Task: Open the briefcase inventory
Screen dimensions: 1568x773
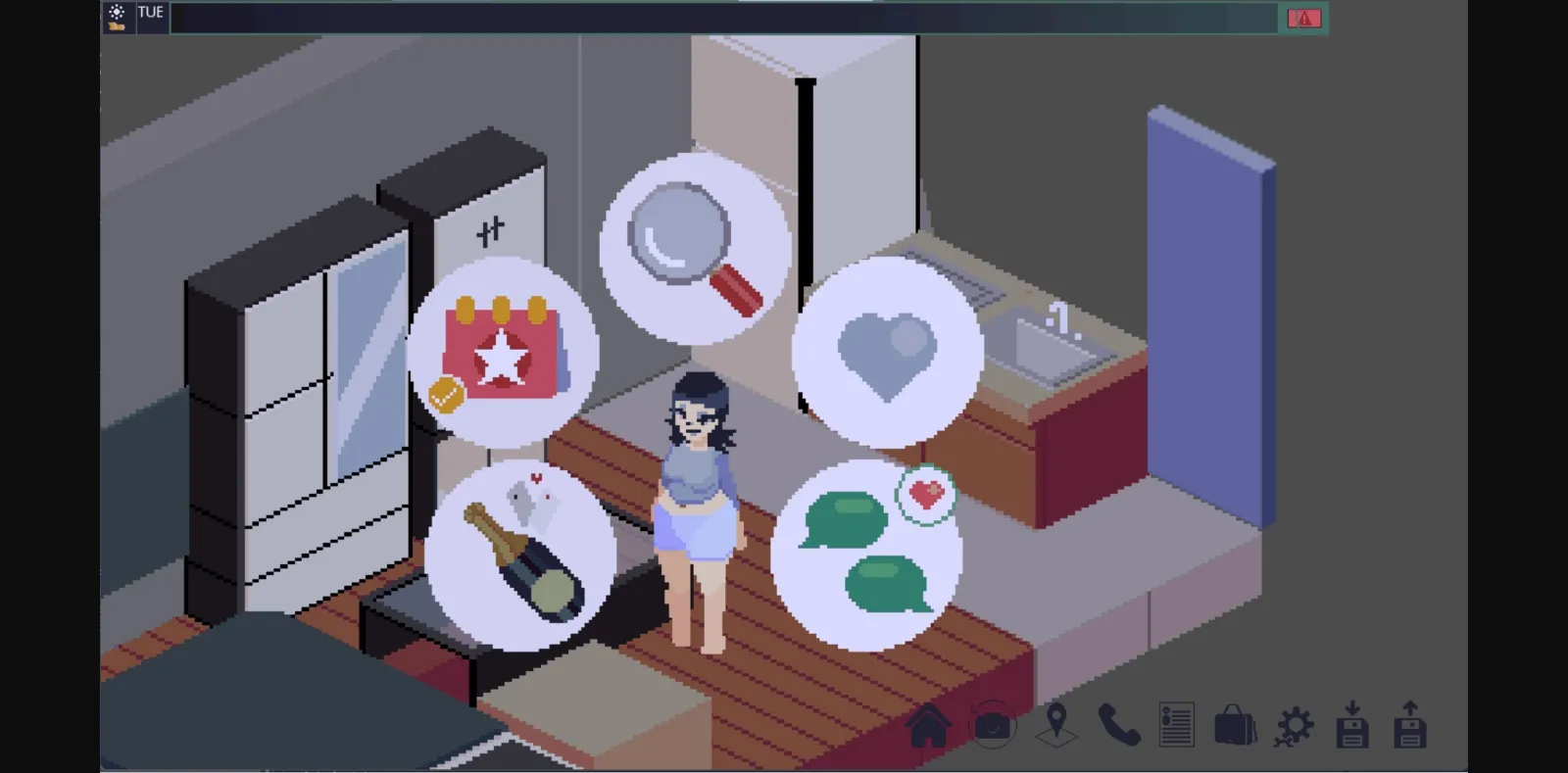Action: 1235,727
